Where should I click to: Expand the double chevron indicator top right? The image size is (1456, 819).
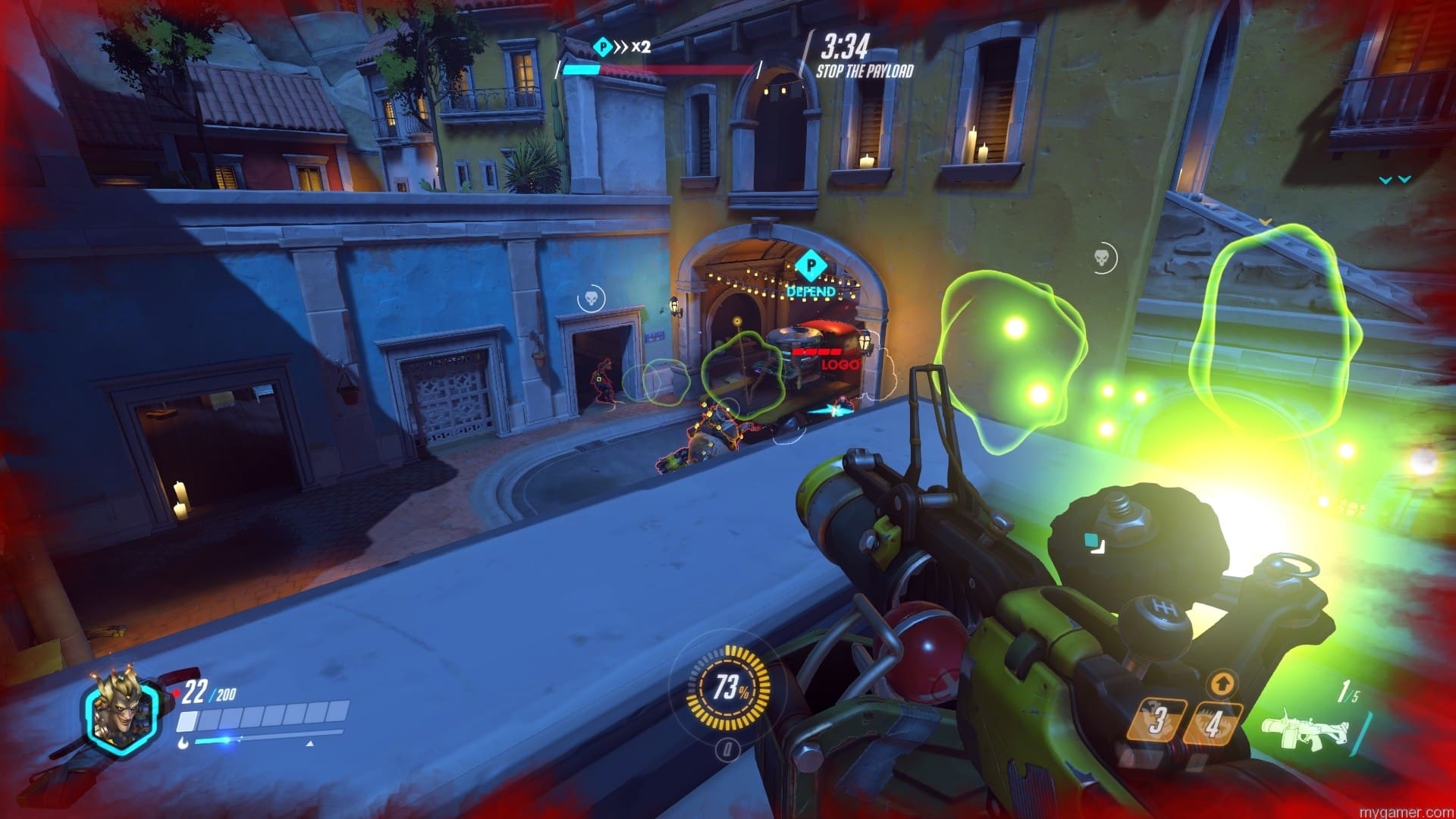1394,180
